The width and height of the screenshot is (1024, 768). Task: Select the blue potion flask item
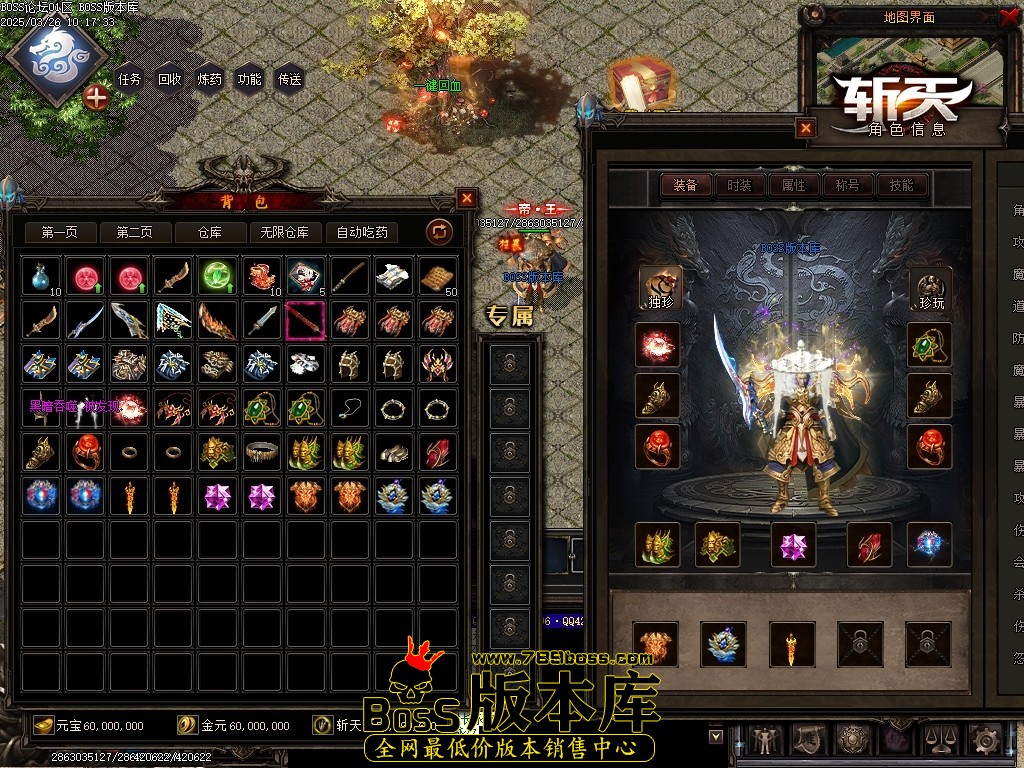pyautogui.click(x=41, y=276)
